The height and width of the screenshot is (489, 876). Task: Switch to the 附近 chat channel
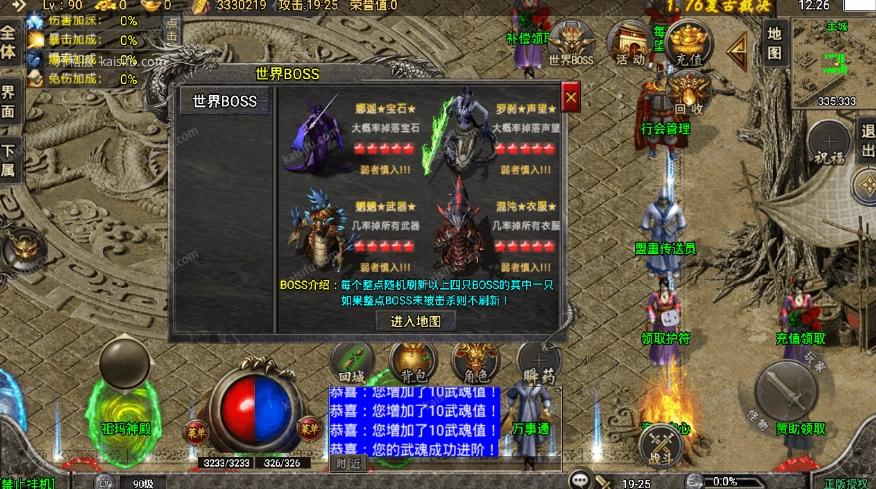coord(347,463)
